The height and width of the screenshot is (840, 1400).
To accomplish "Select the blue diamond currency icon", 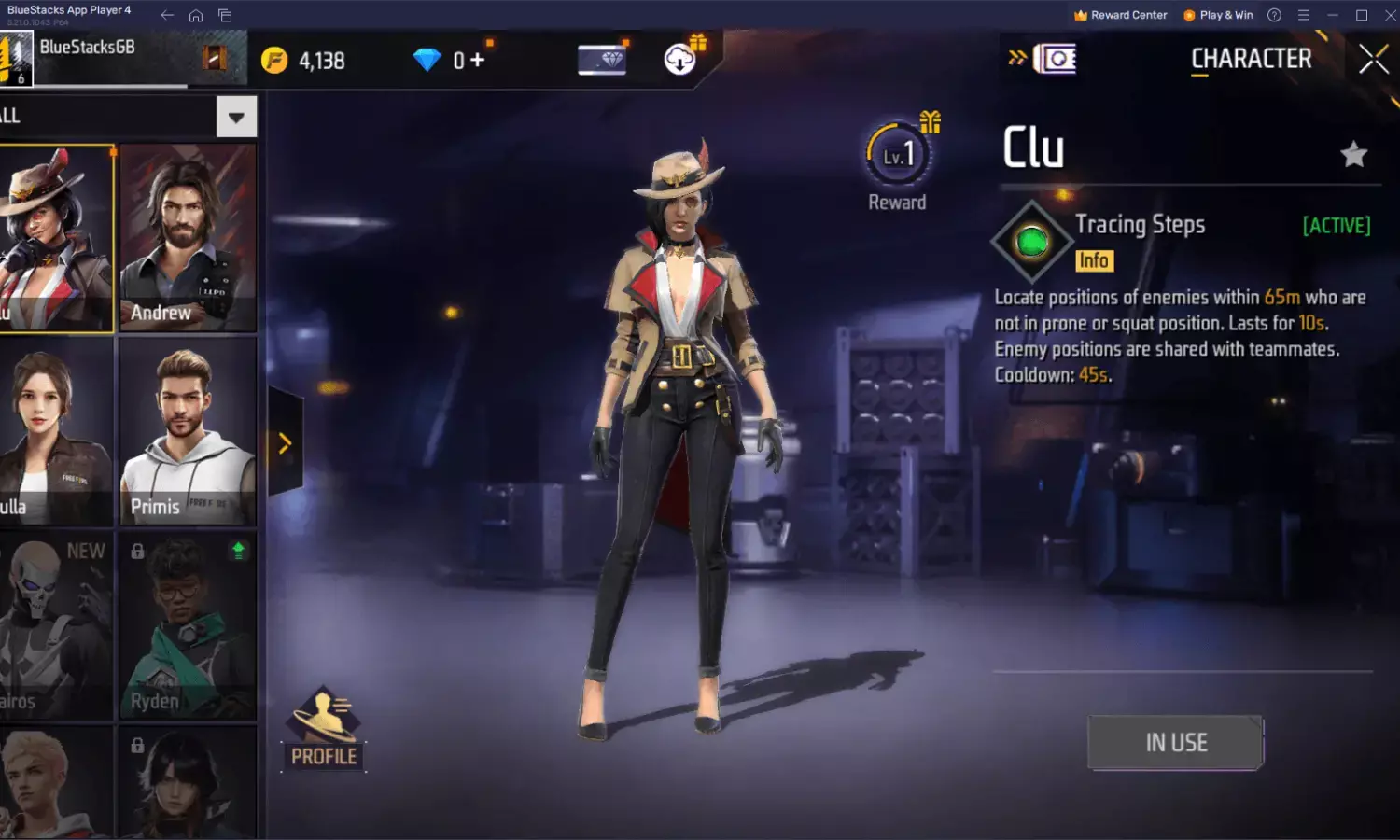I will pos(427,59).
